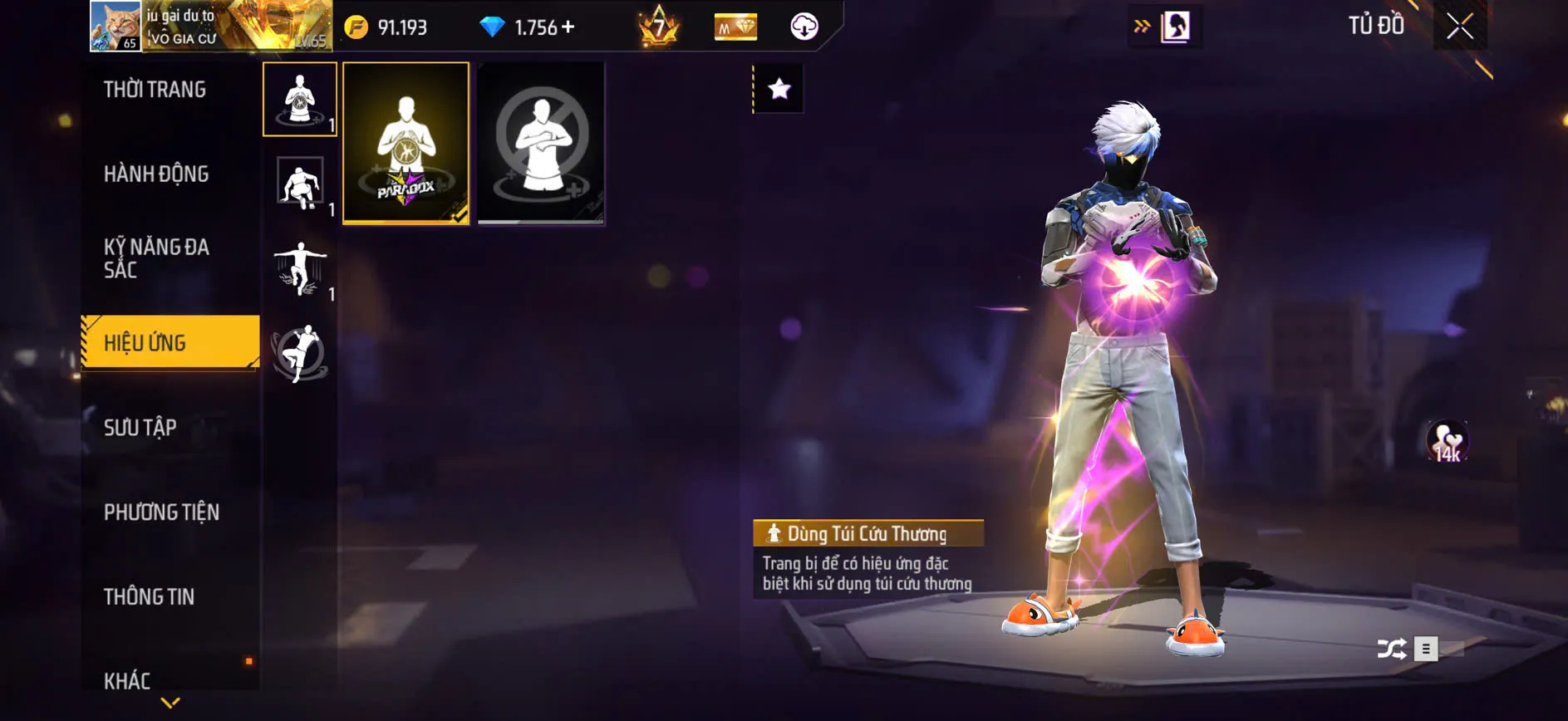Toggle the star favorites filter
Viewport: 1568px width, 721px height.
point(779,89)
